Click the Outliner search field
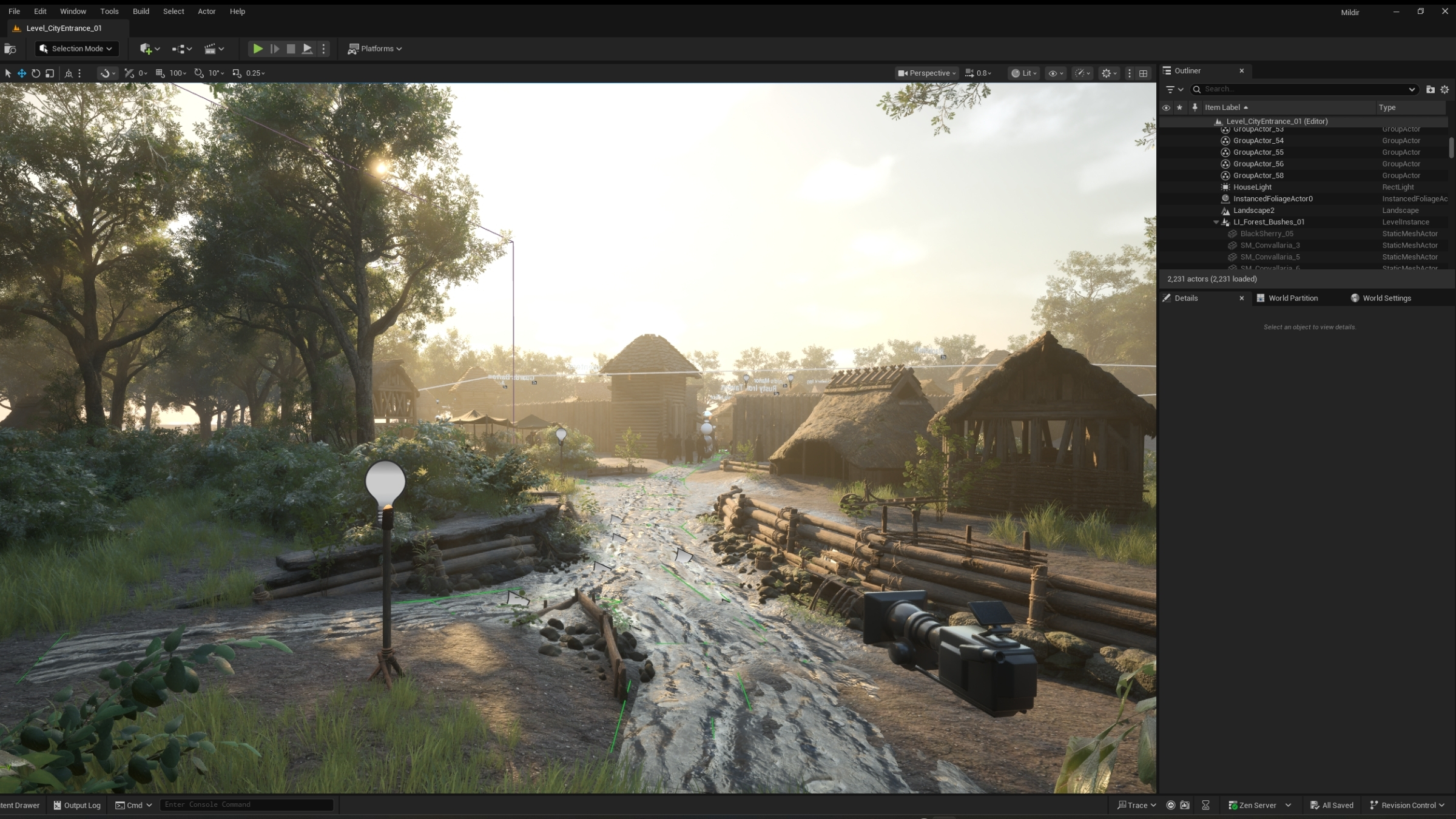 pyautogui.click(x=1304, y=89)
